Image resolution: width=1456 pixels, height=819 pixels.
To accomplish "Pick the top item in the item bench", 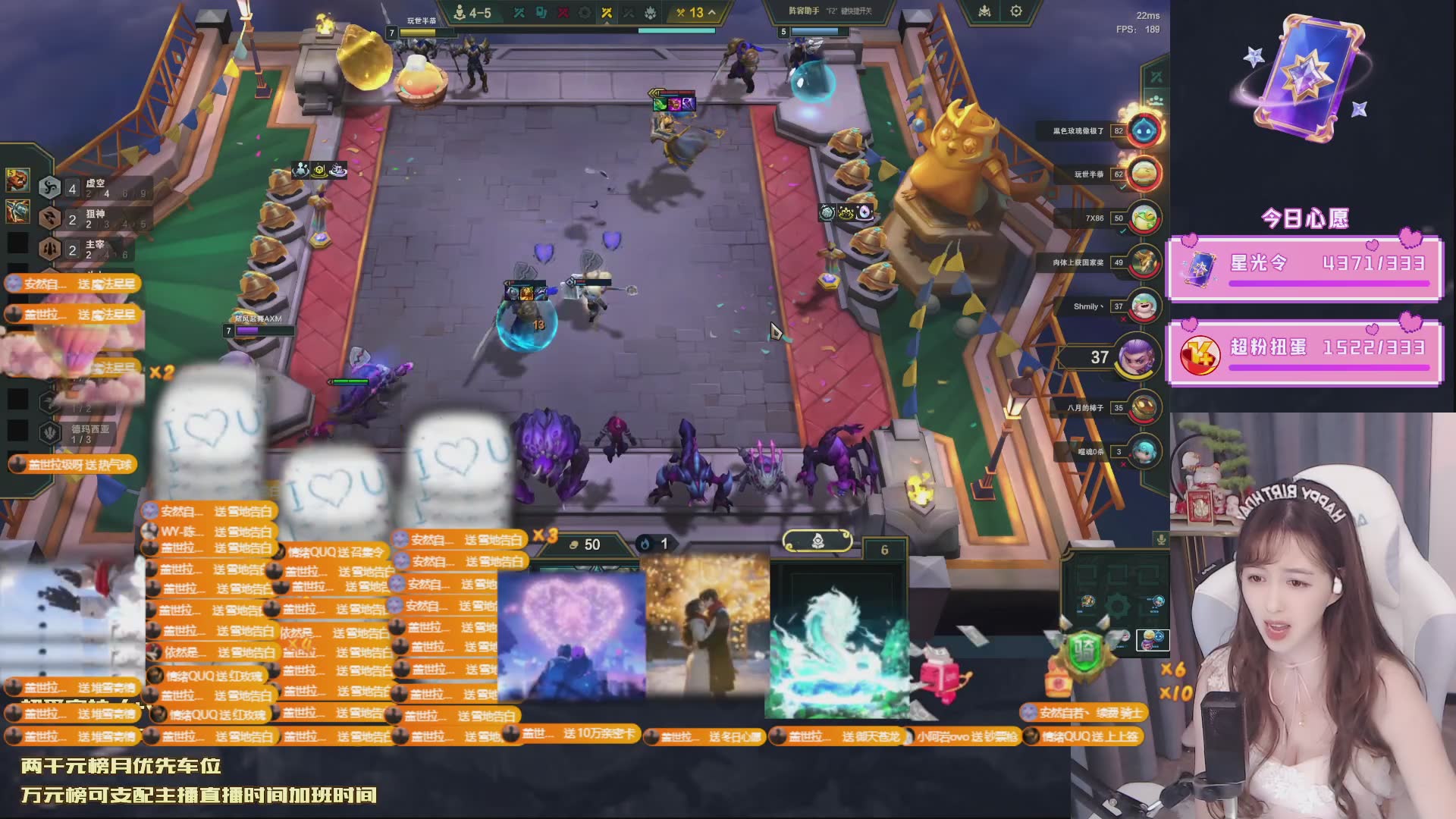I will click(17, 180).
